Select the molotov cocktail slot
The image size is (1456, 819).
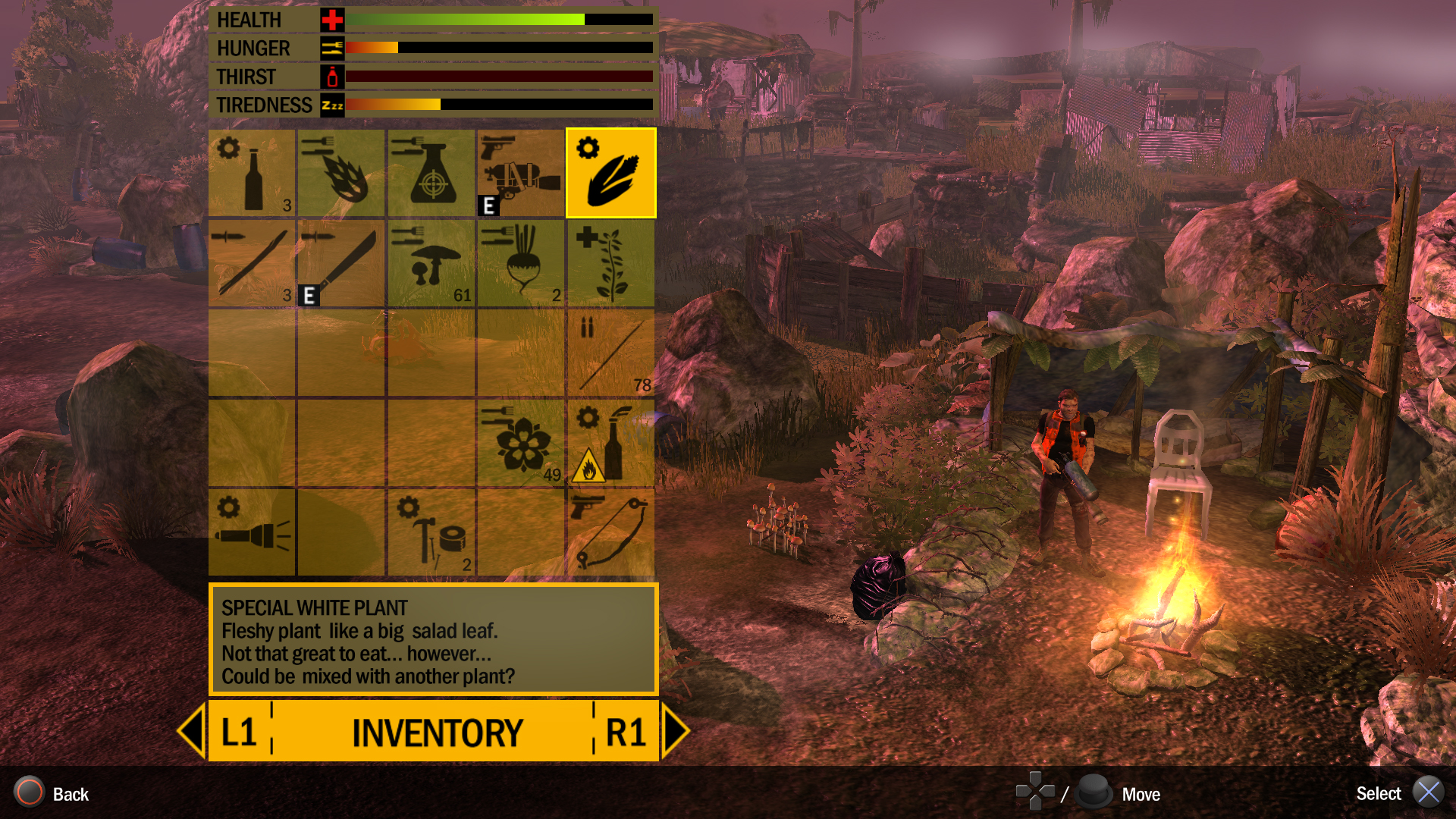[610, 443]
